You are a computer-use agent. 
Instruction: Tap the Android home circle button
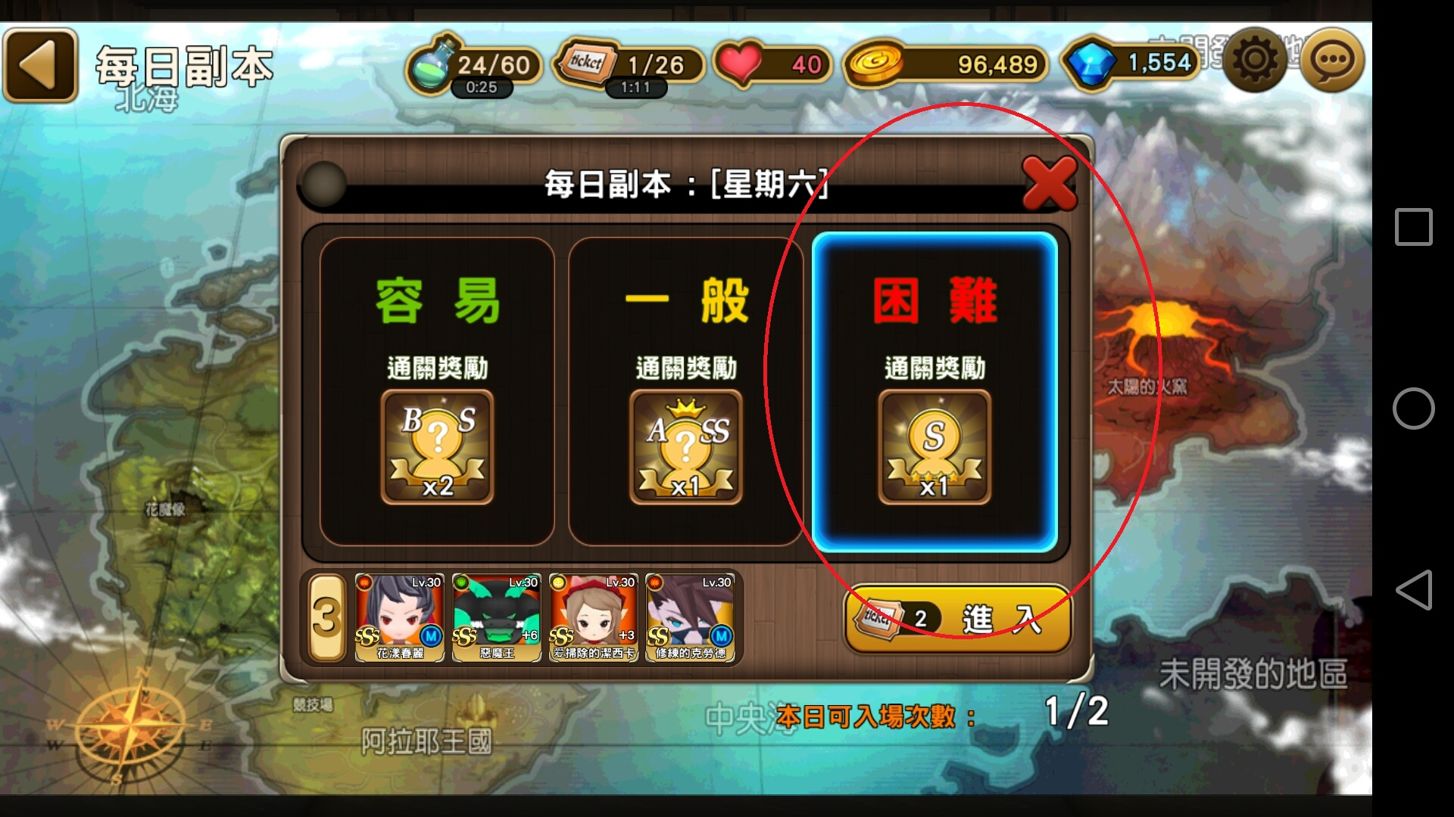click(x=1414, y=407)
